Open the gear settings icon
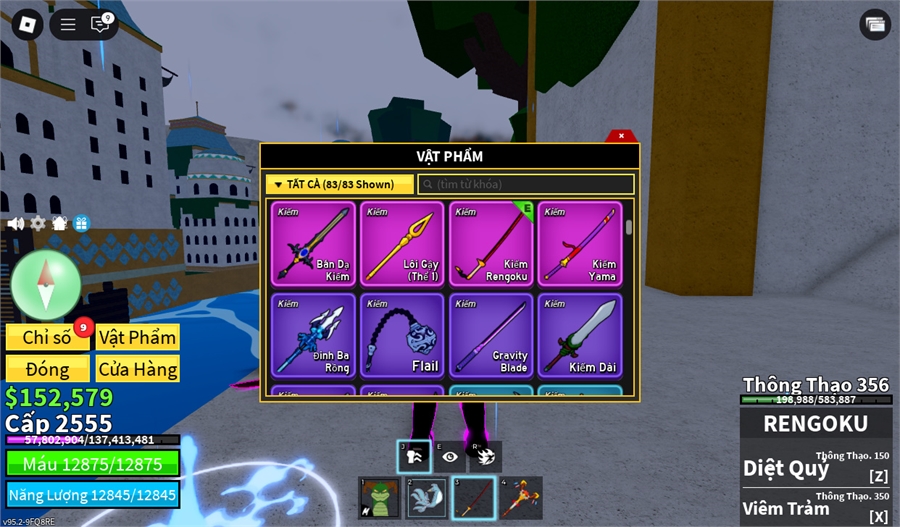This screenshot has height=527, width=900. [x=38, y=224]
